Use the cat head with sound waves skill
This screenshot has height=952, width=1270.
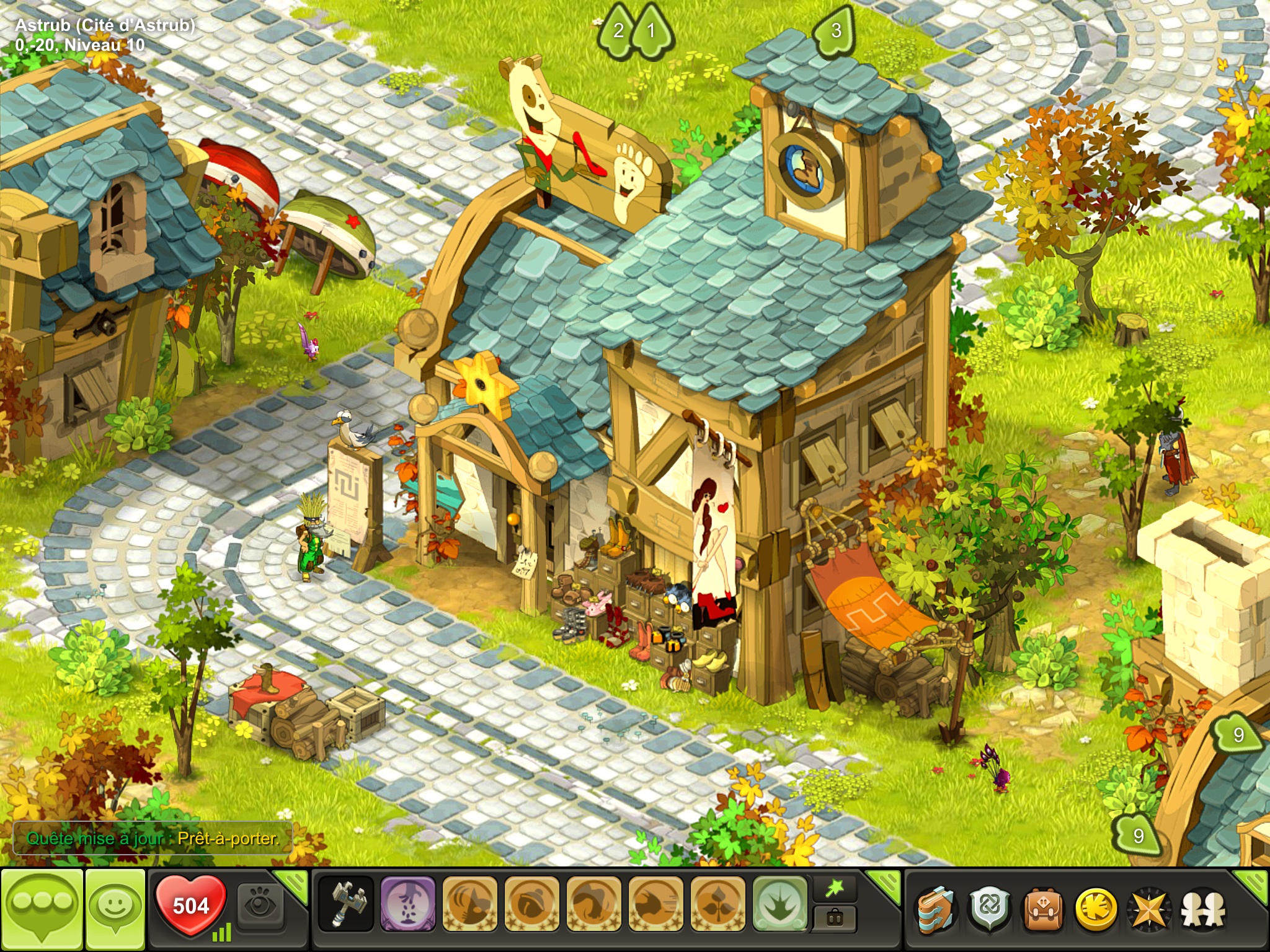coord(470,904)
